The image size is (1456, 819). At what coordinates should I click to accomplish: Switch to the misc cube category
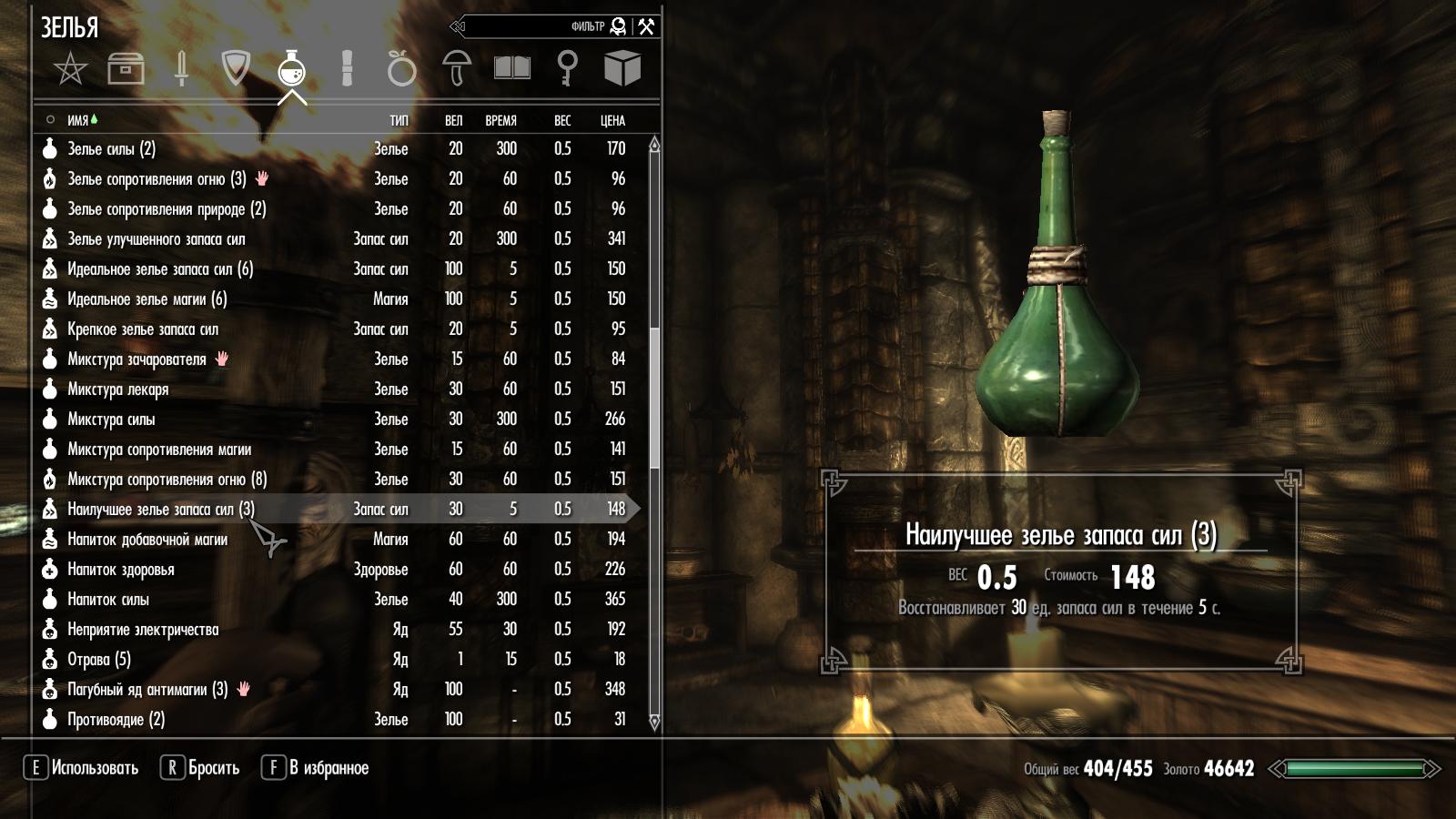622,68
